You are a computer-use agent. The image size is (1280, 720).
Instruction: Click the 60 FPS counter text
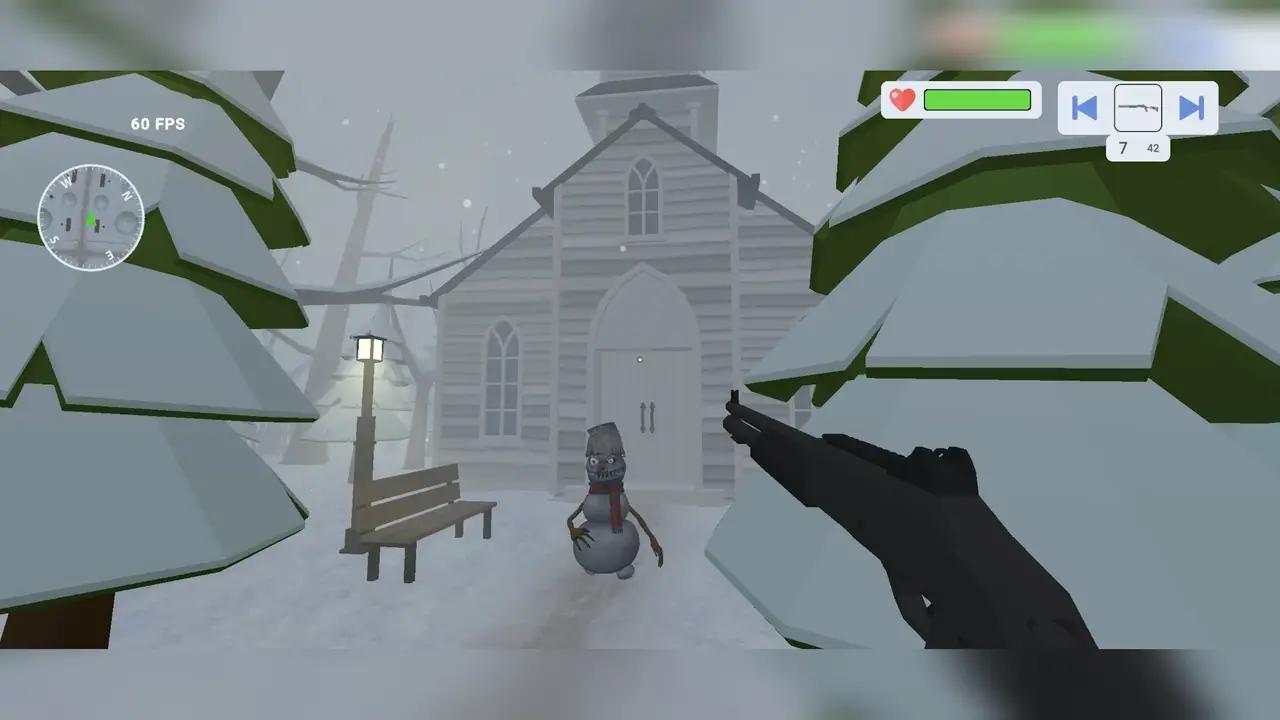[156, 124]
